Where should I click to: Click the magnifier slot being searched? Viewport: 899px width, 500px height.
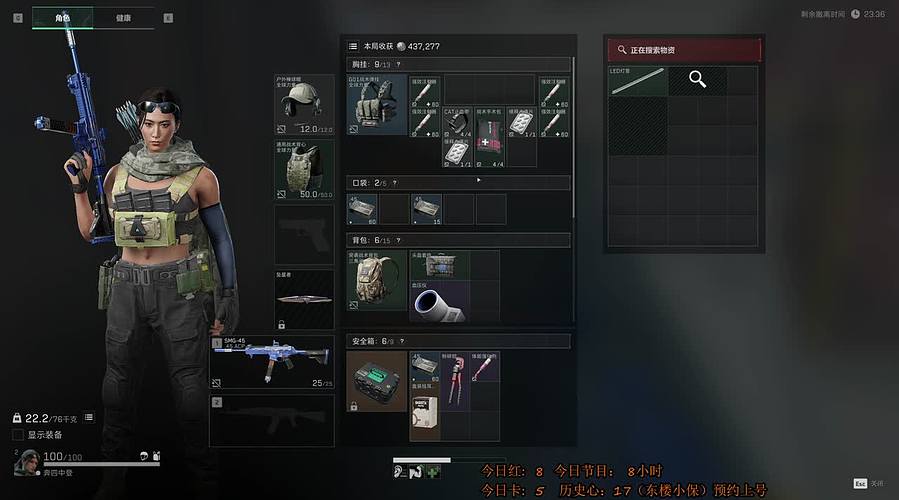point(697,80)
